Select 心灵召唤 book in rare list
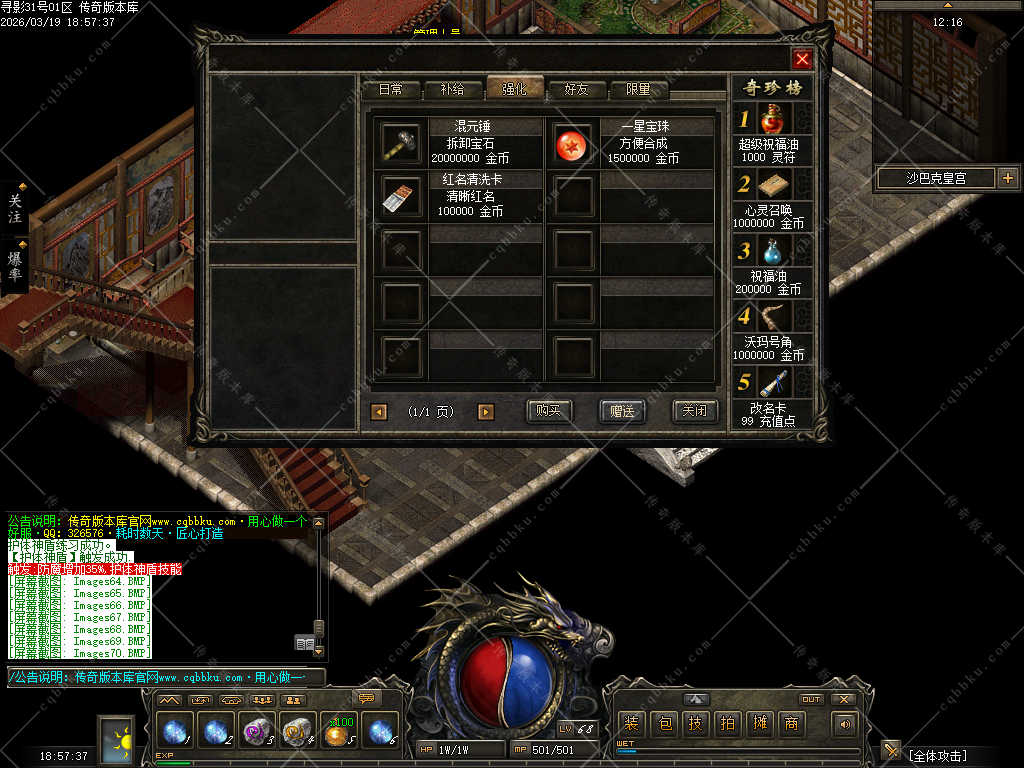1024x768 pixels. coord(773,184)
